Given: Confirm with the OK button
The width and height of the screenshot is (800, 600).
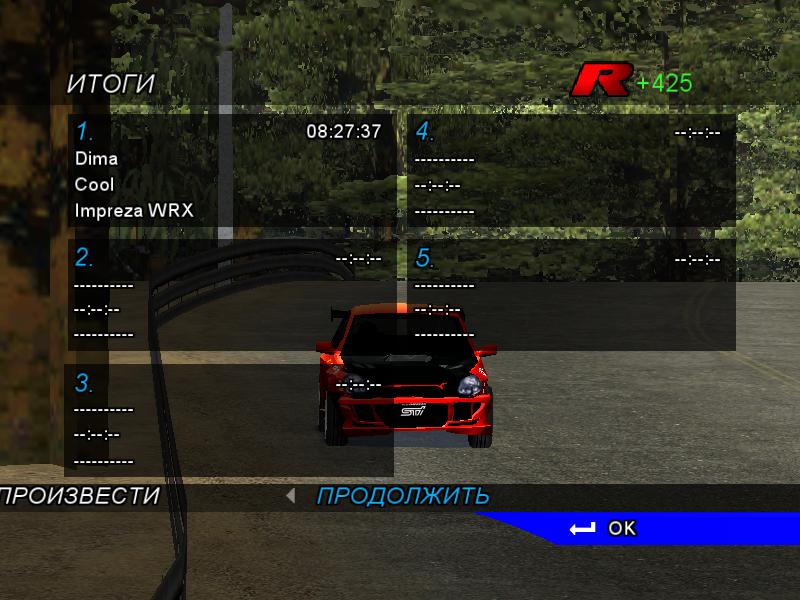Looking at the screenshot, I should (x=604, y=528).
